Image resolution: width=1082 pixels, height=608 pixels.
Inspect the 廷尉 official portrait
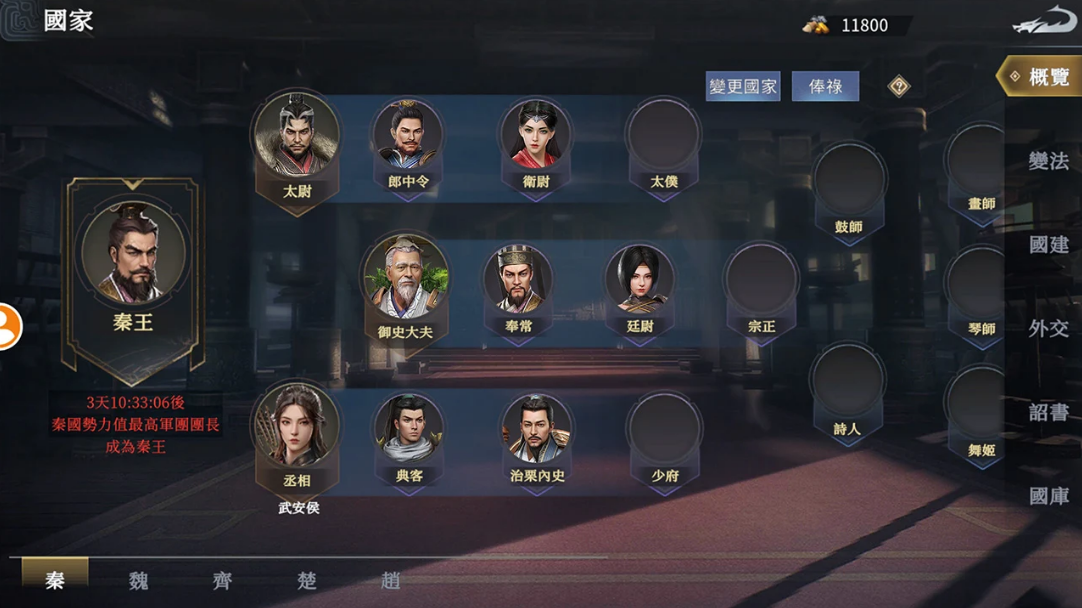point(640,280)
